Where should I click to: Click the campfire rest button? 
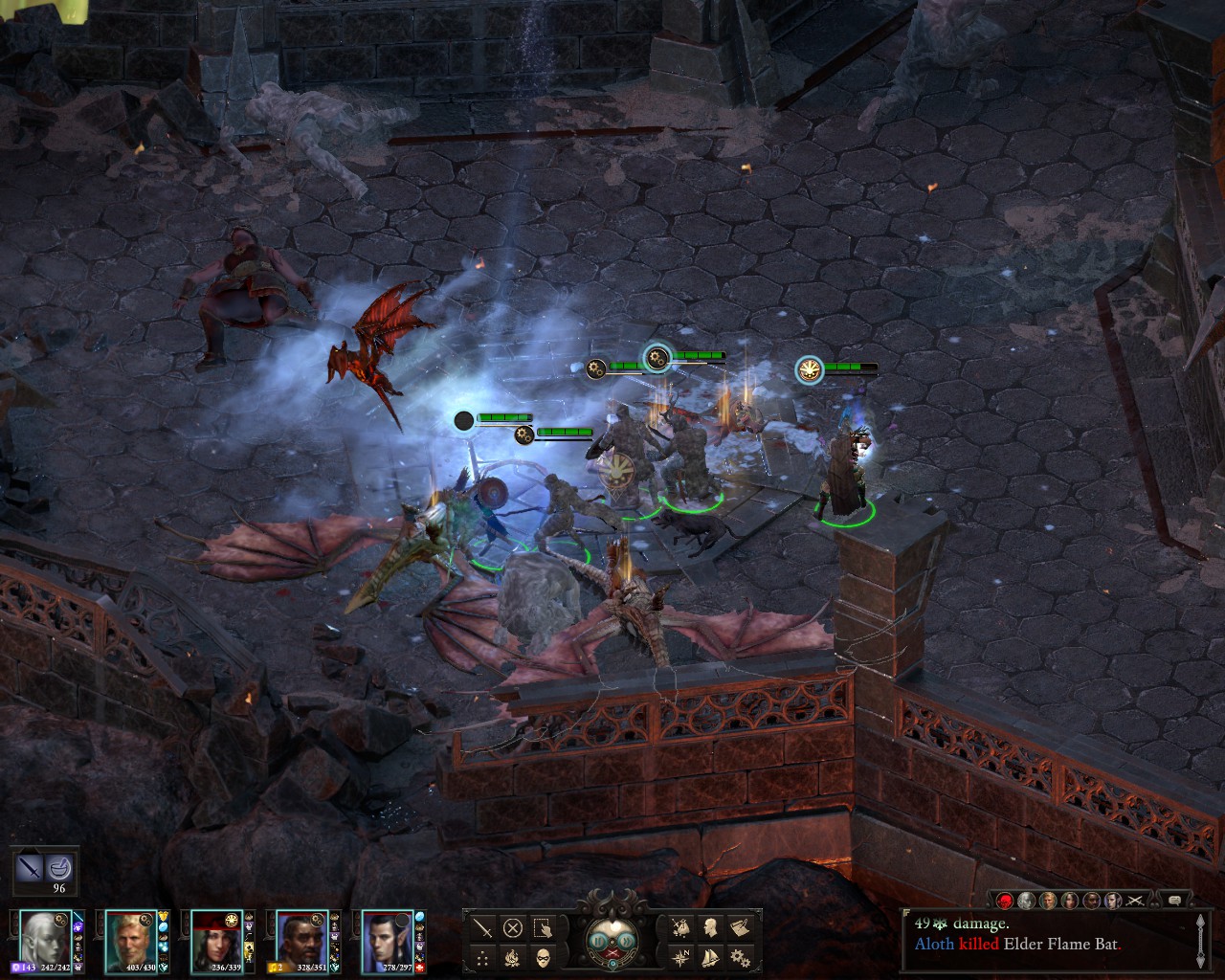[x=514, y=957]
